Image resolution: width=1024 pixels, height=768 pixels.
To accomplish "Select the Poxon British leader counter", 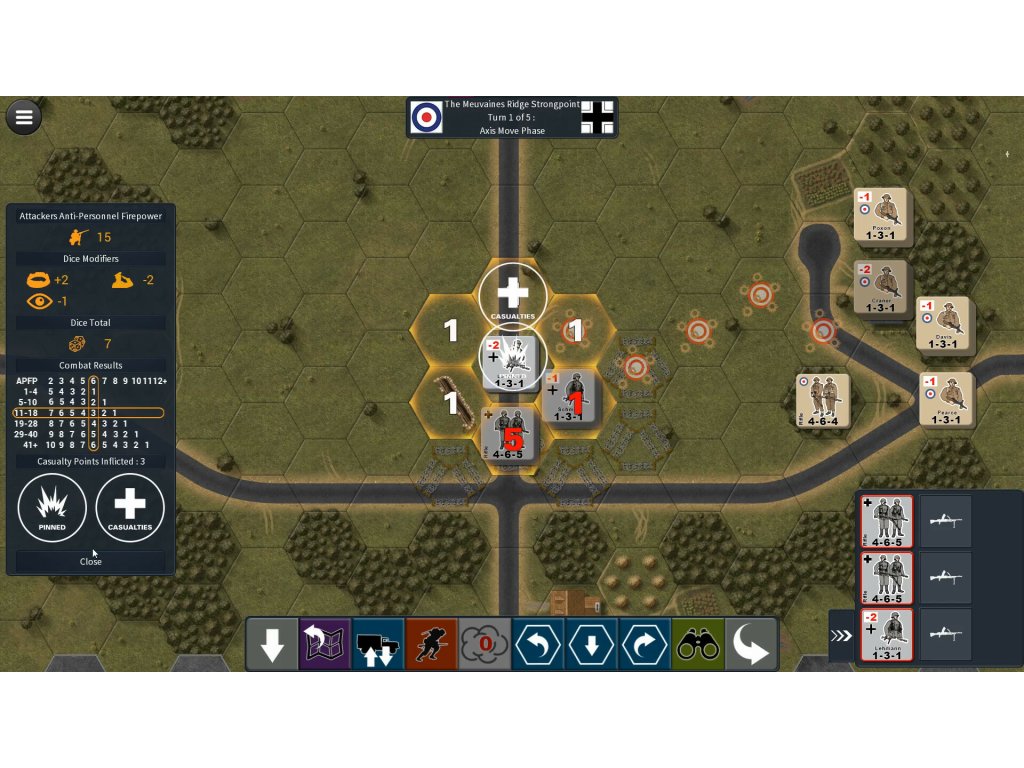I will pyautogui.click(x=880, y=215).
